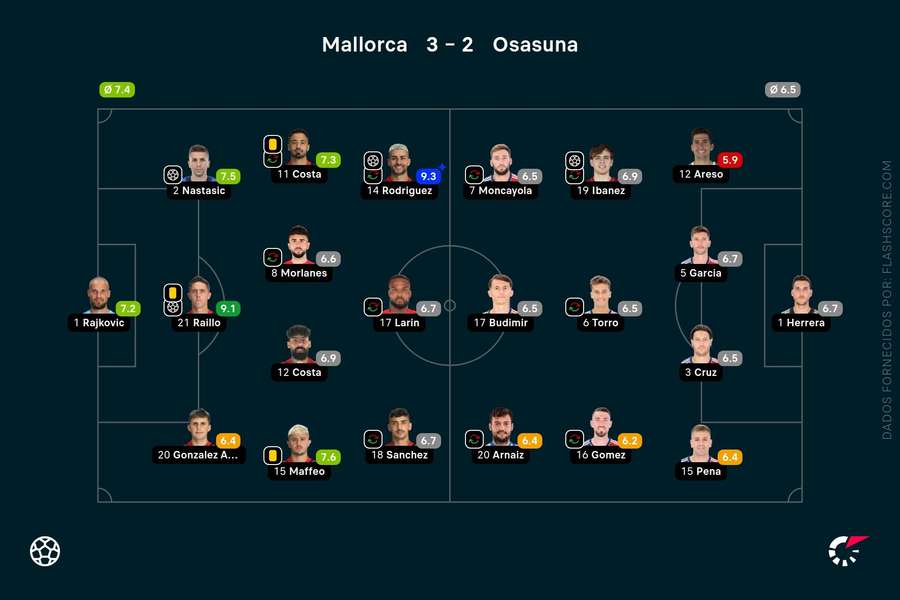This screenshot has height=600, width=900.
Task: Select Moncayola in Osasuna's lineup
Action: click(500, 164)
